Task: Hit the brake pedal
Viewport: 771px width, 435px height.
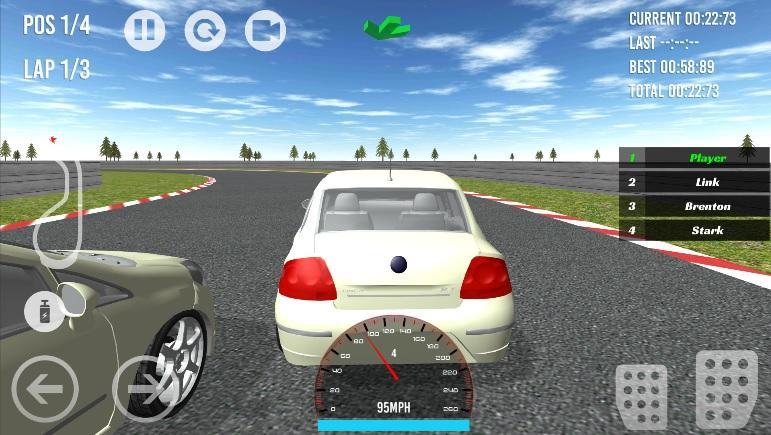Action: (641, 394)
